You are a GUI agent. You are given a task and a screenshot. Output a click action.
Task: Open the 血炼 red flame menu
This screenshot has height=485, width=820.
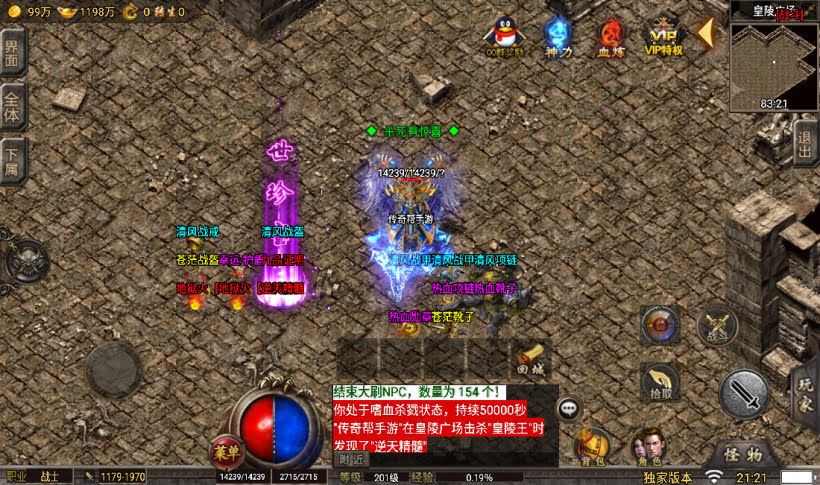pyautogui.click(x=611, y=36)
